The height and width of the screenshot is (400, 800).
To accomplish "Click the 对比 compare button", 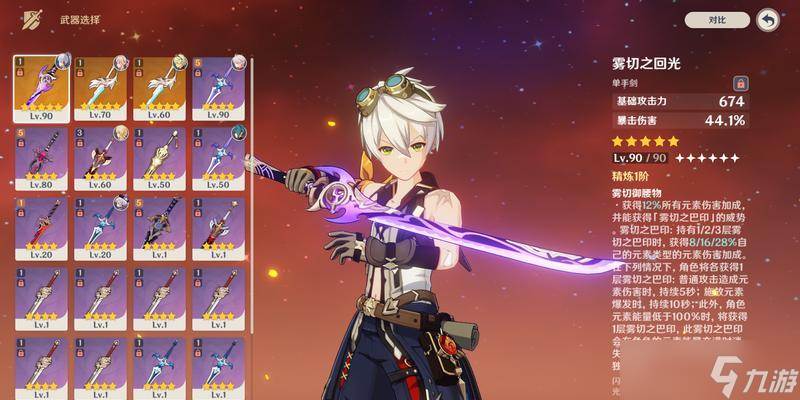I will pos(715,19).
